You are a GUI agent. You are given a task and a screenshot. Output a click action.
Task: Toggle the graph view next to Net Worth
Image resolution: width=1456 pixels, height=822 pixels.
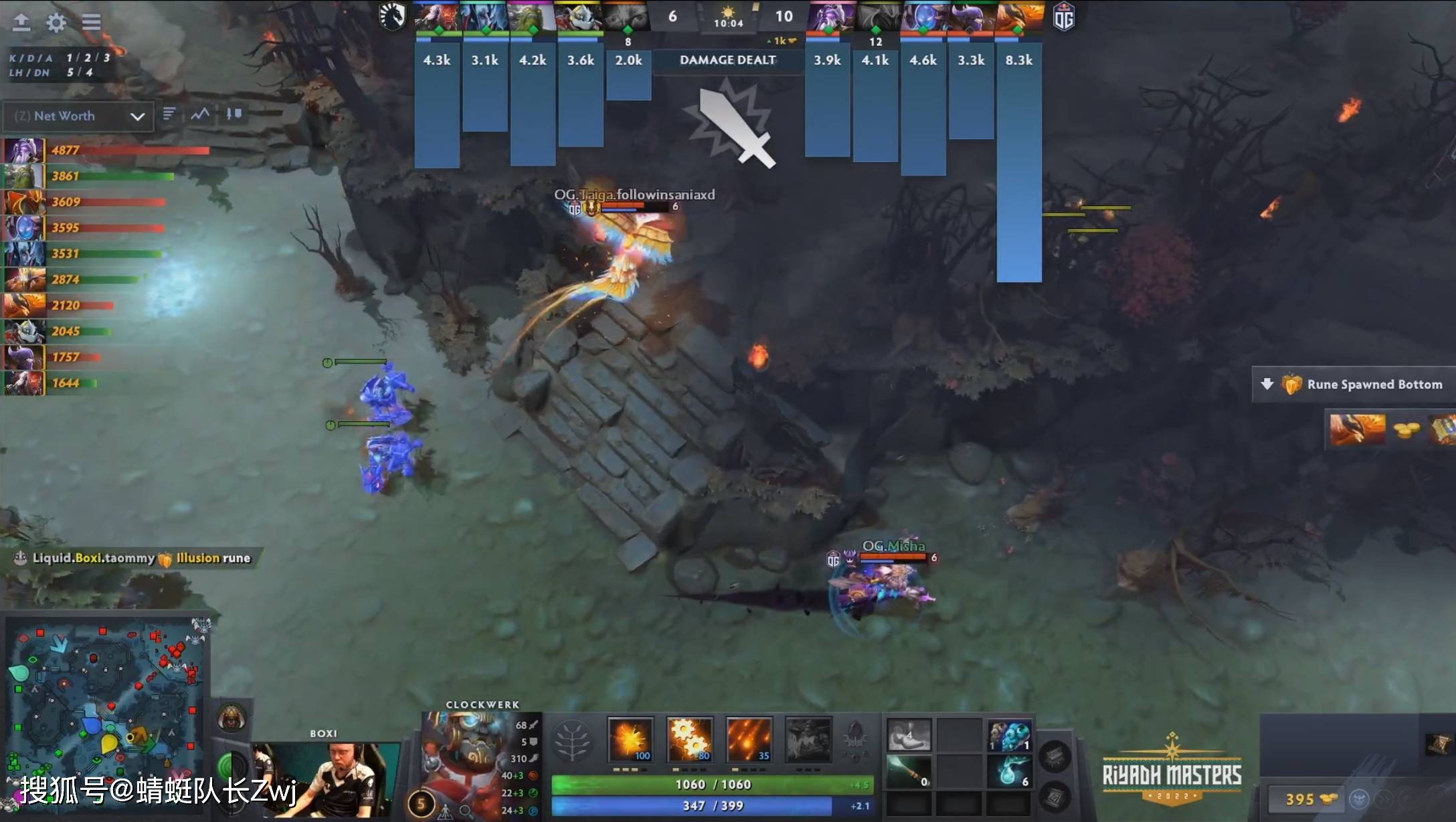pos(199,114)
